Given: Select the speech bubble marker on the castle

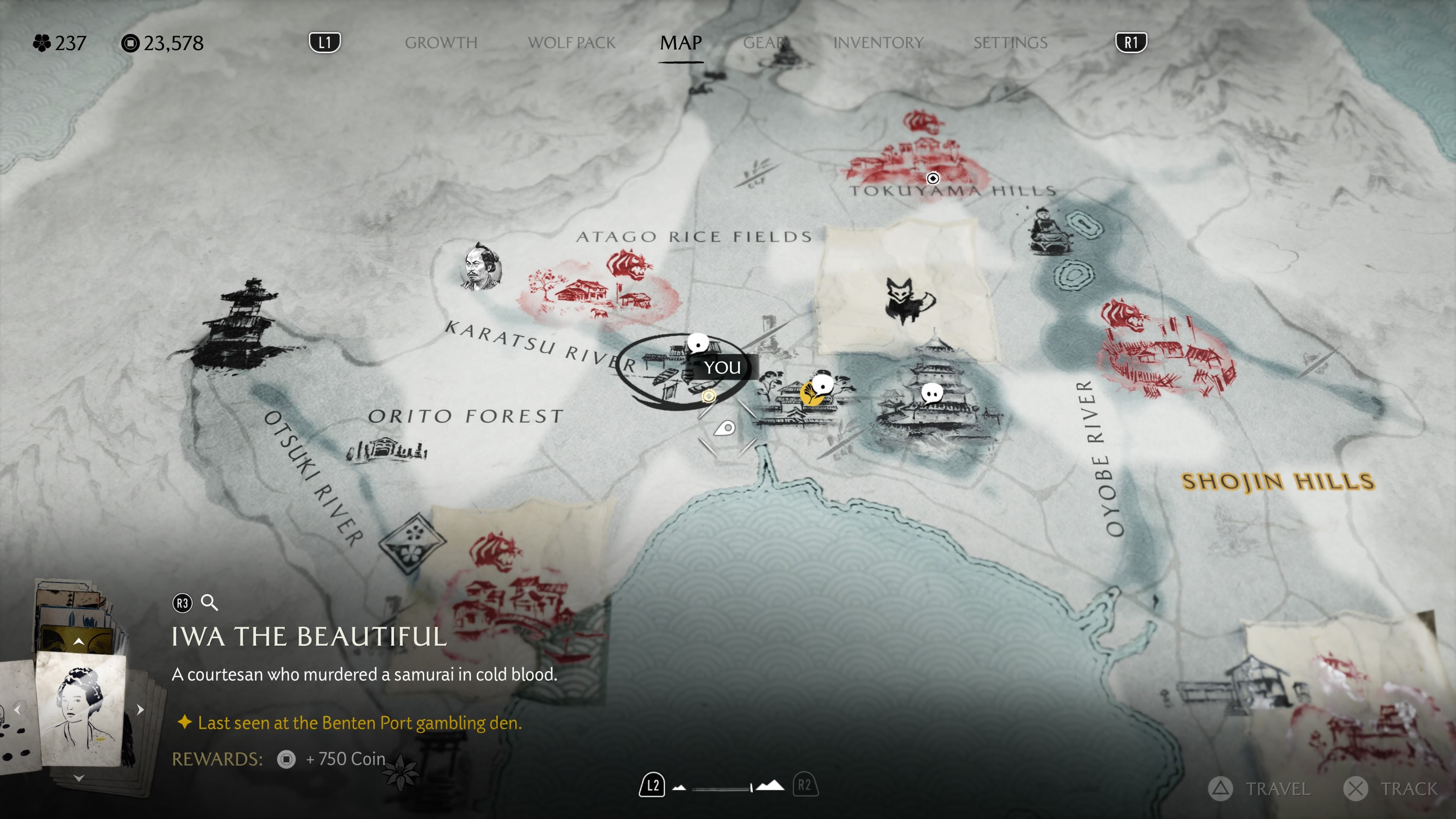Looking at the screenshot, I should coord(932,392).
